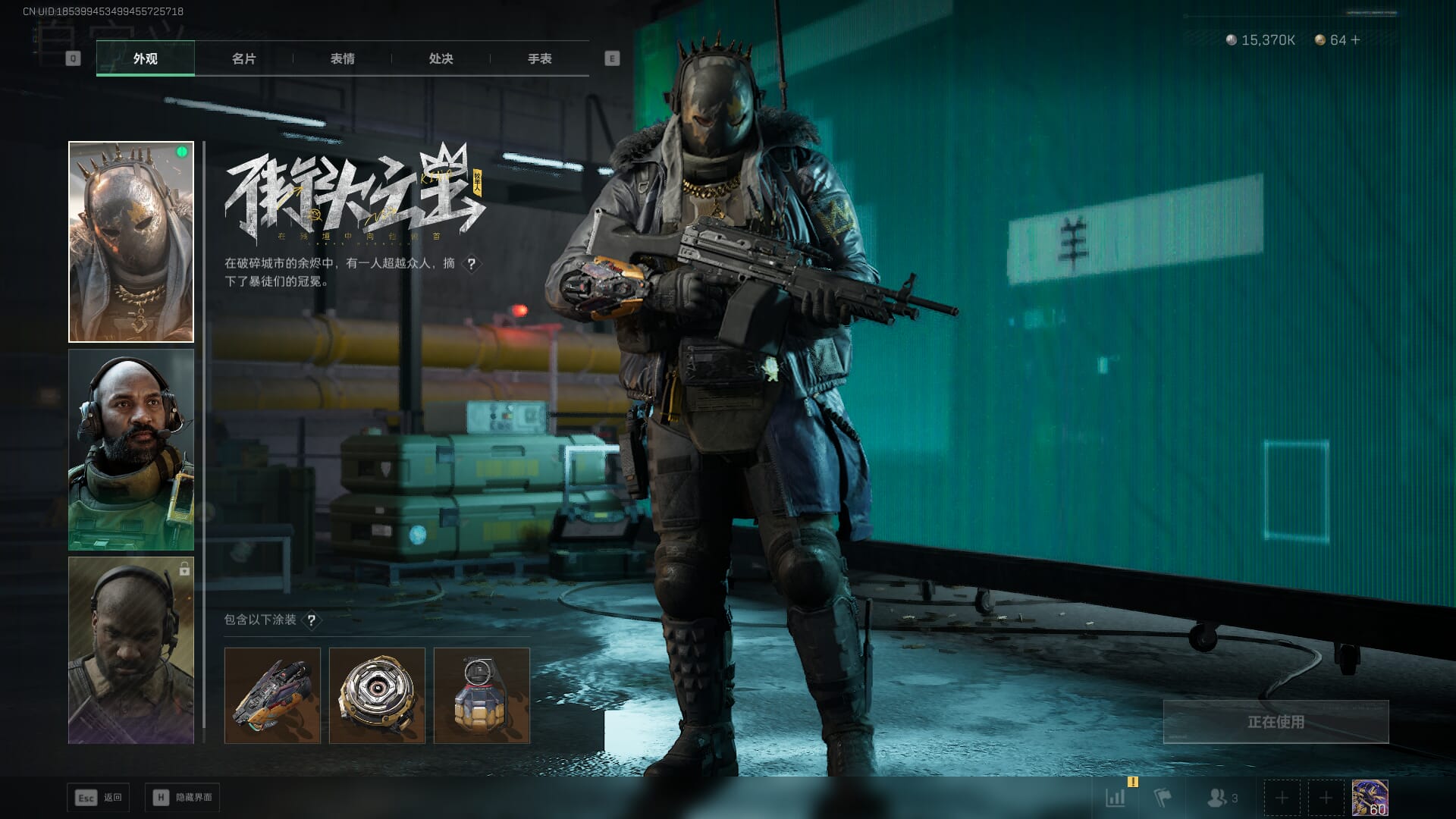
Task: Select the spiked gold mask skin thumbnail
Action: click(x=131, y=242)
